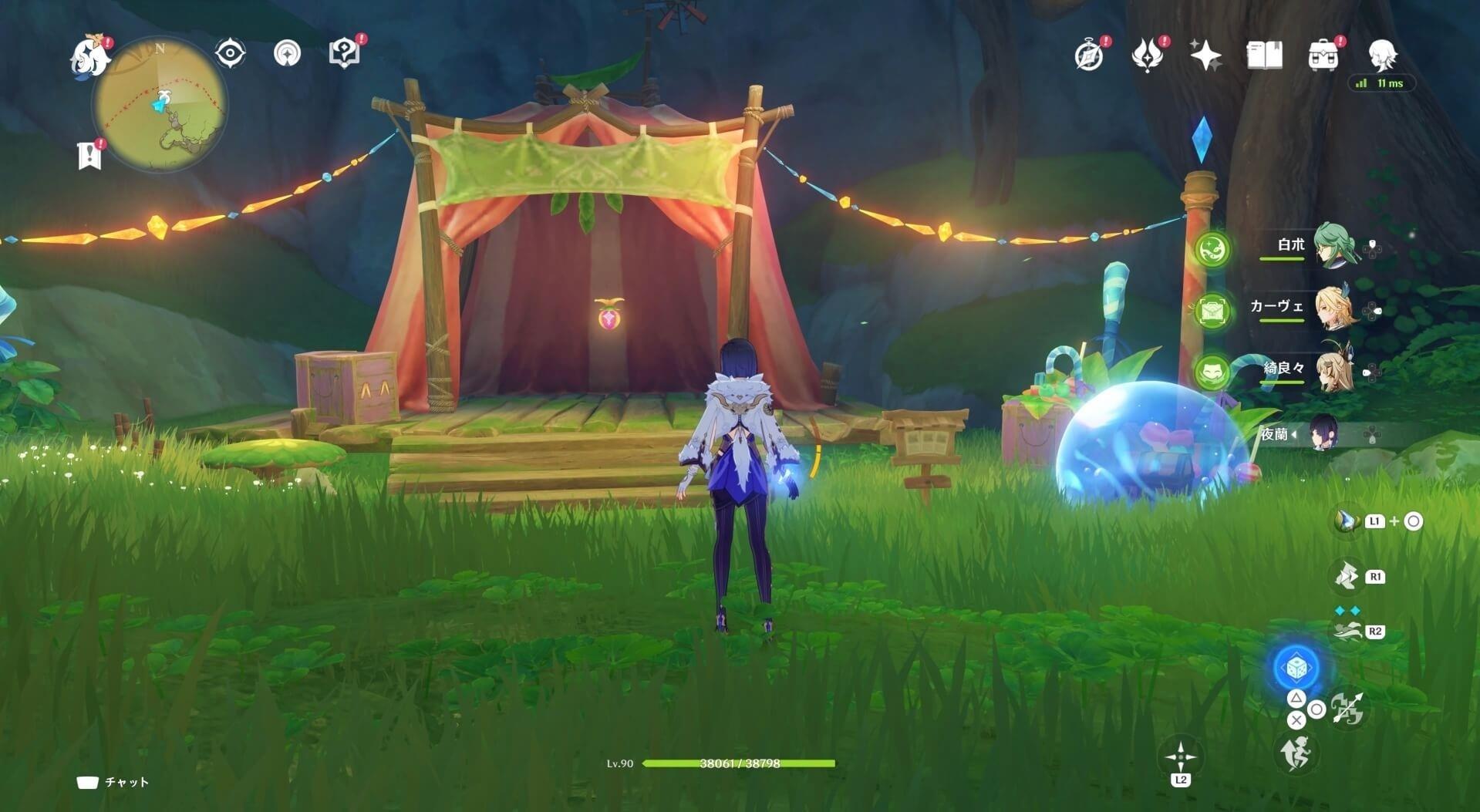Open the question mark tutorial icon
The height and width of the screenshot is (812, 1480).
[x=344, y=52]
